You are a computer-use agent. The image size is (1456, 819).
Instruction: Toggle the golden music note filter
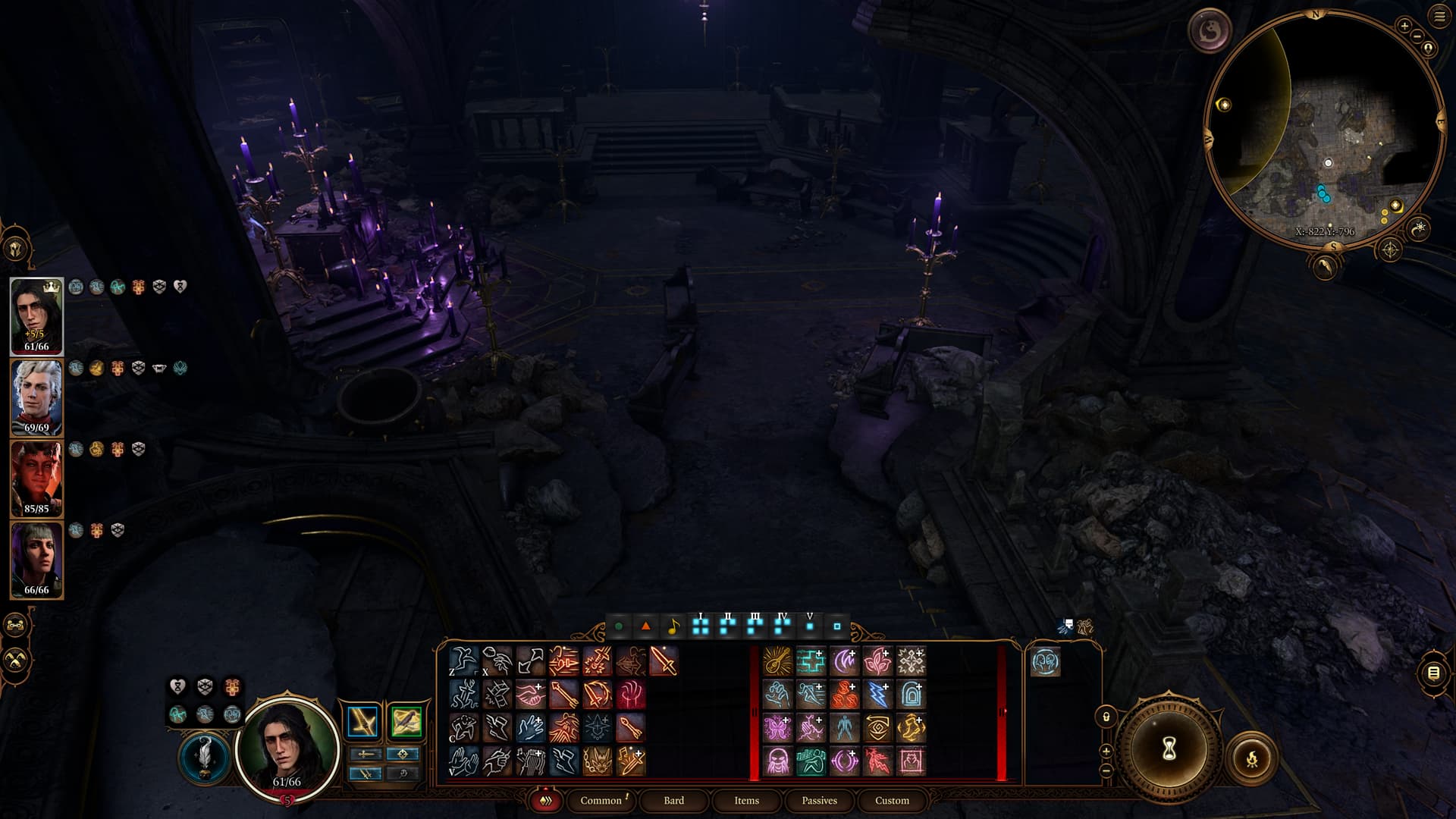[673, 627]
